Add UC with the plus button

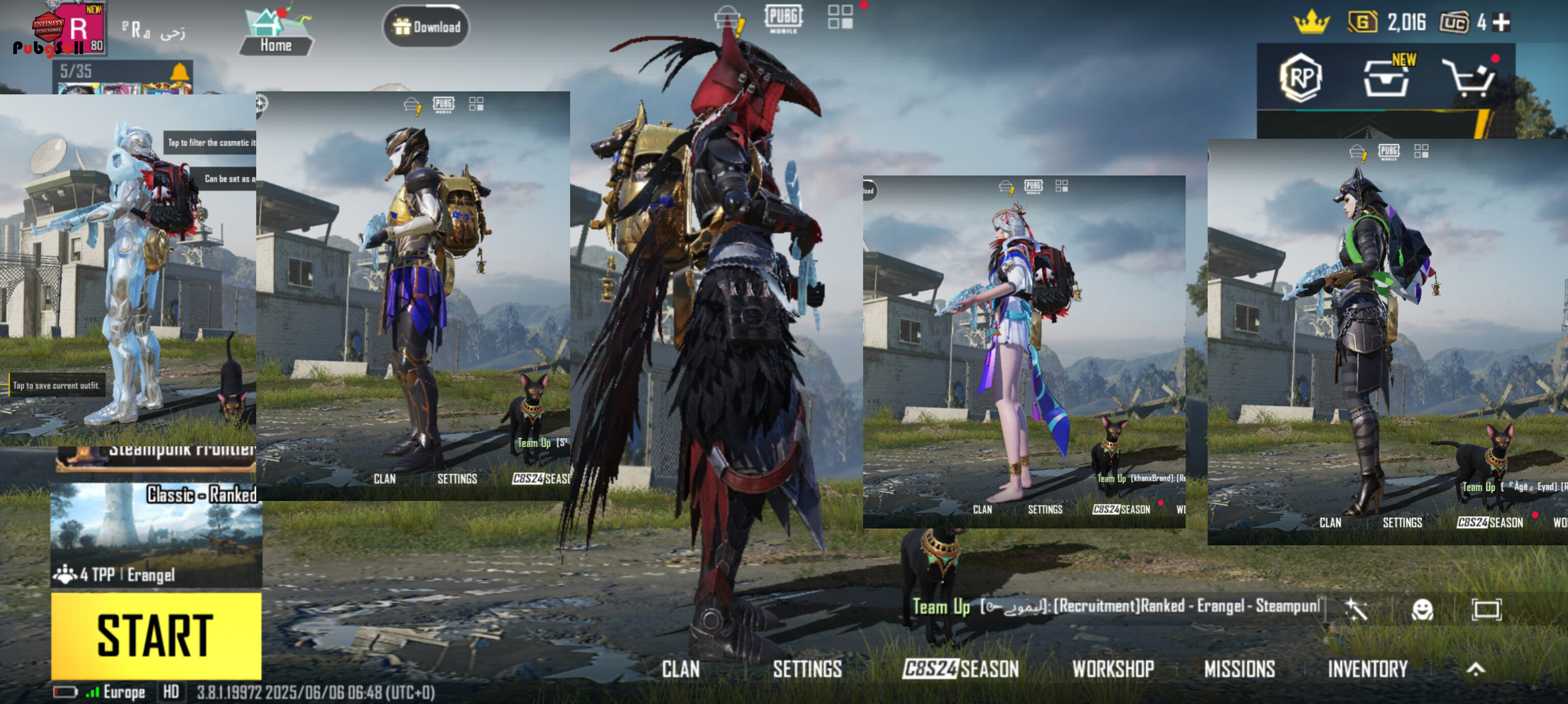(1502, 23)
